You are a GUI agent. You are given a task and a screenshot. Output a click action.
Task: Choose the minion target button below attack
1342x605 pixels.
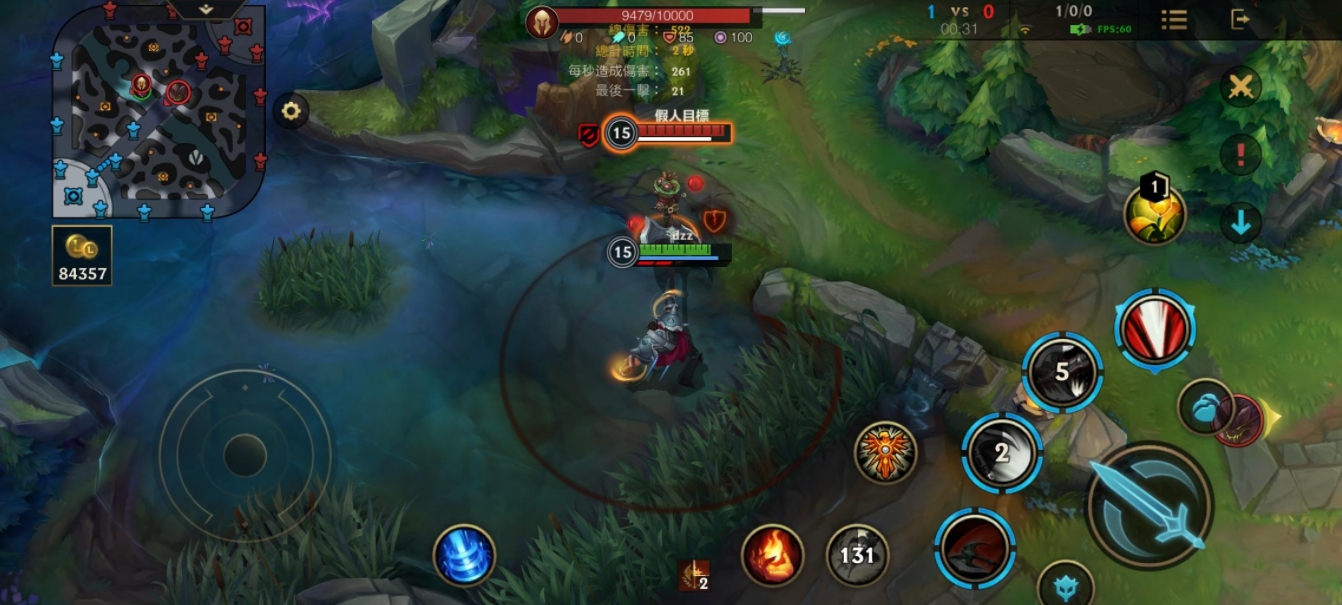pyautogui.click(x=1066, y=587)
